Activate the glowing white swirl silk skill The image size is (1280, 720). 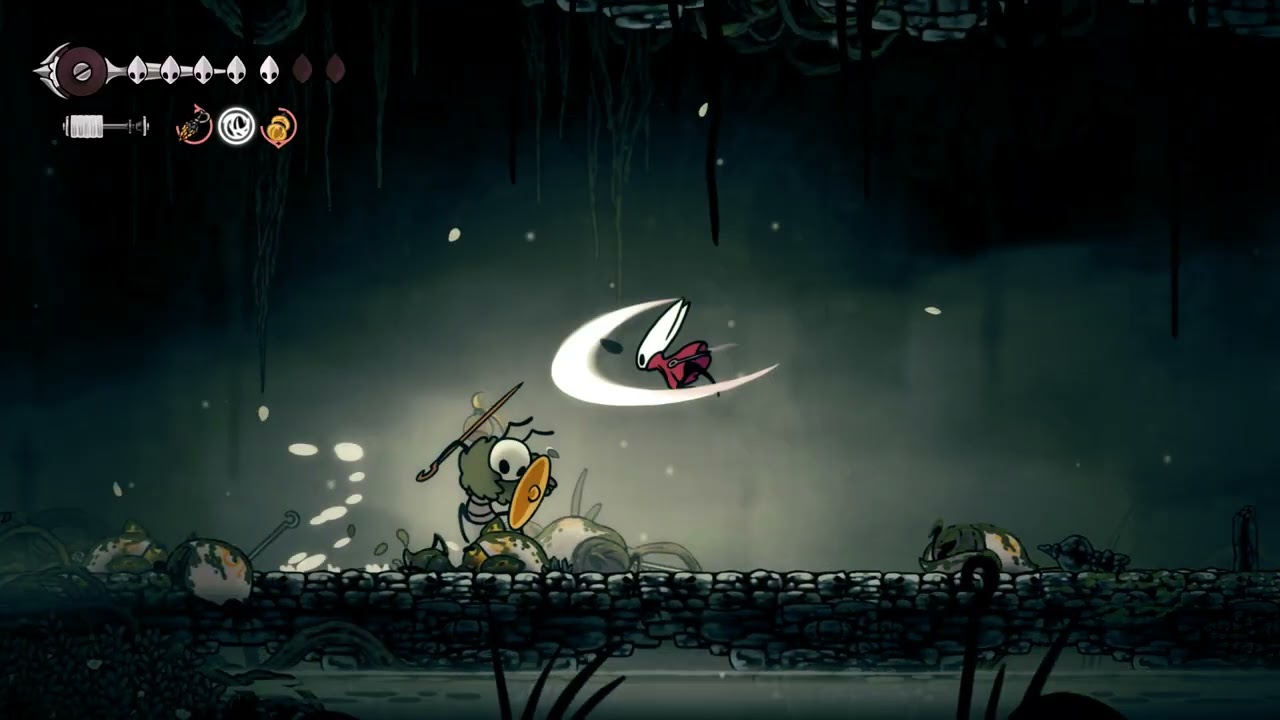(x=237, y=127)
